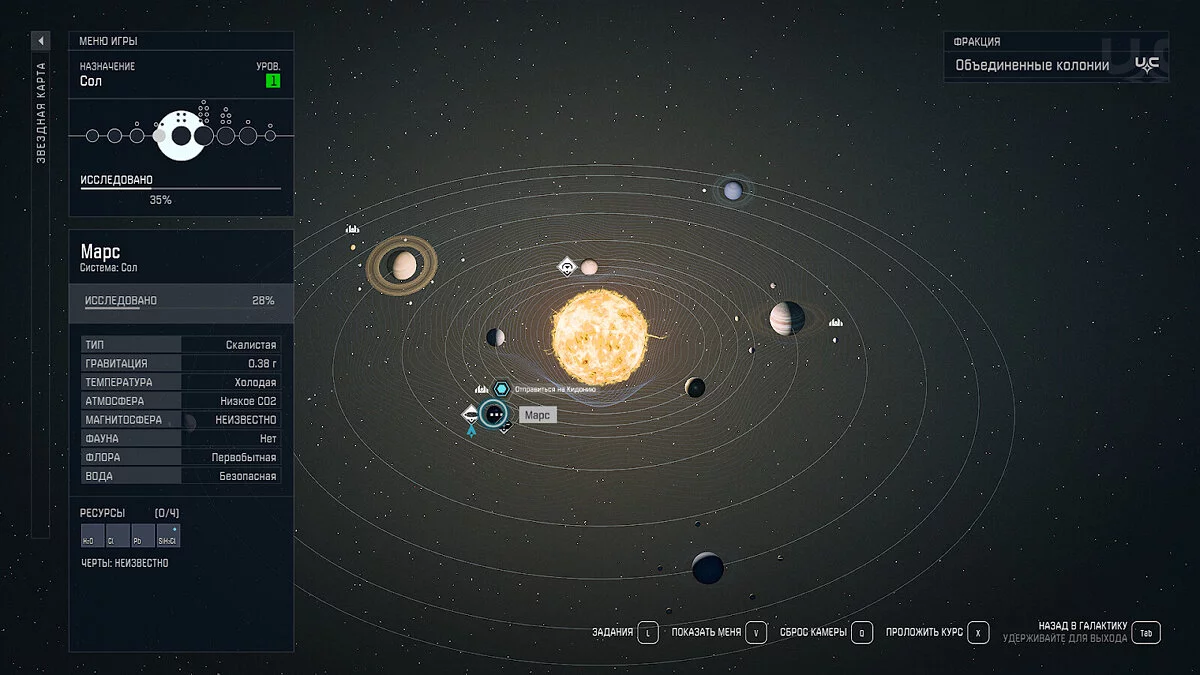
Task: Open the ЗАДАНИЯ missions list
Action: coord(648,633)
